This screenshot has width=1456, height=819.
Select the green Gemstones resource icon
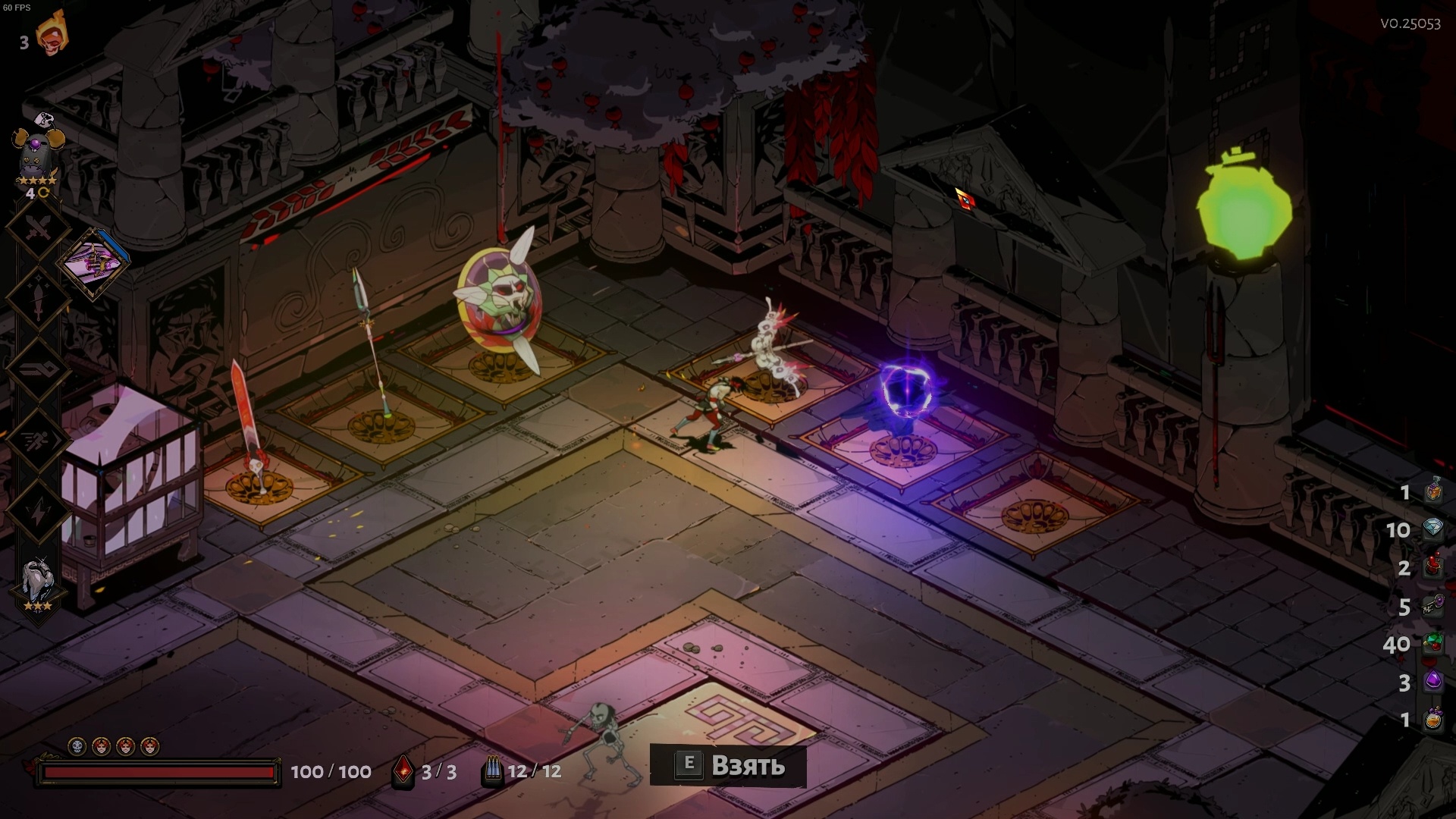pyautogui.click(x=1432, y=644)
